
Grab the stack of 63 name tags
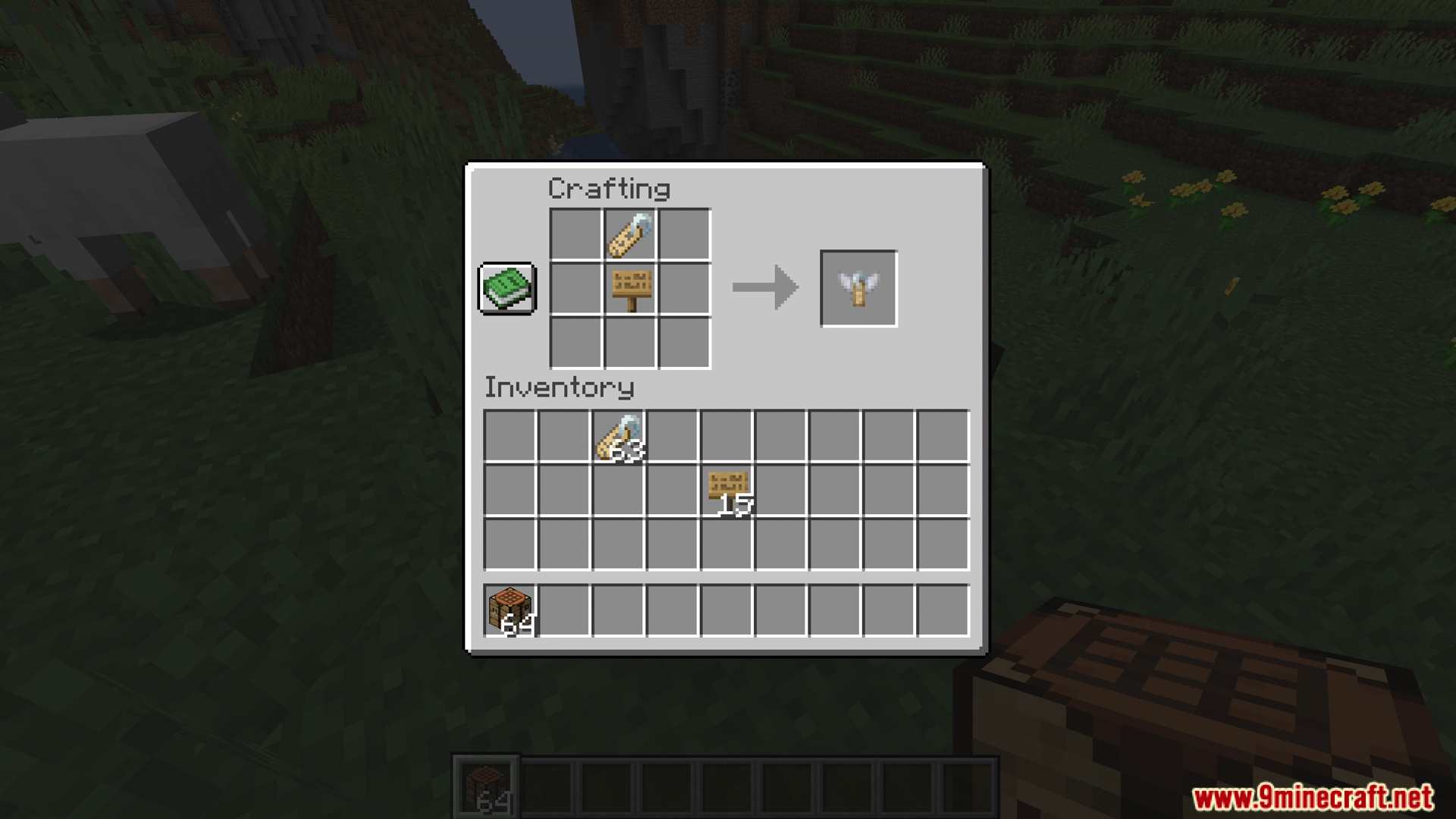pyautogui.click(x=619, y=437)
